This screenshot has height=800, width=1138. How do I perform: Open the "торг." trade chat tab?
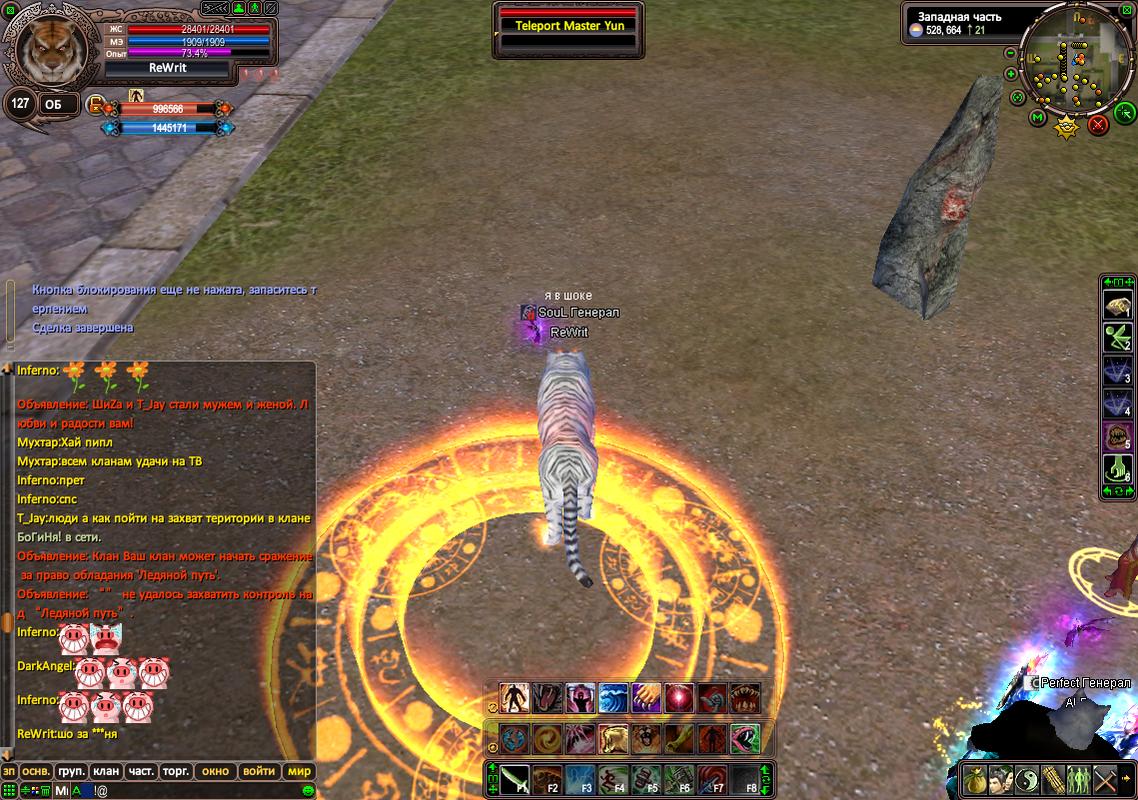click(177, 771)
